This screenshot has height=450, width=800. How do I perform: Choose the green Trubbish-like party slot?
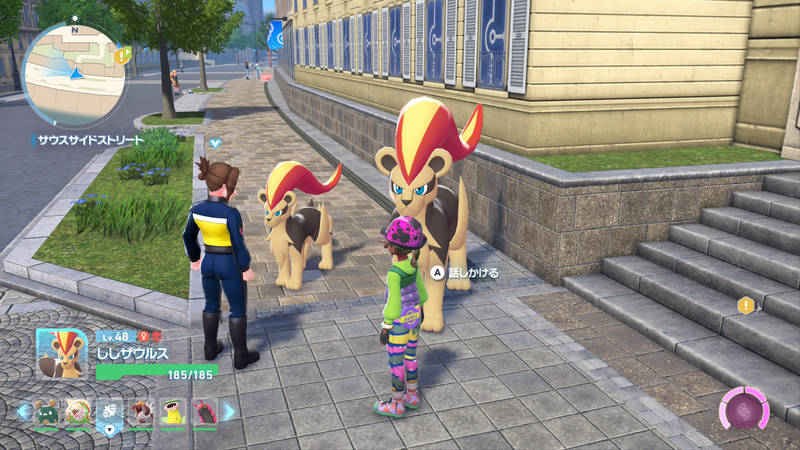(47, 411)
